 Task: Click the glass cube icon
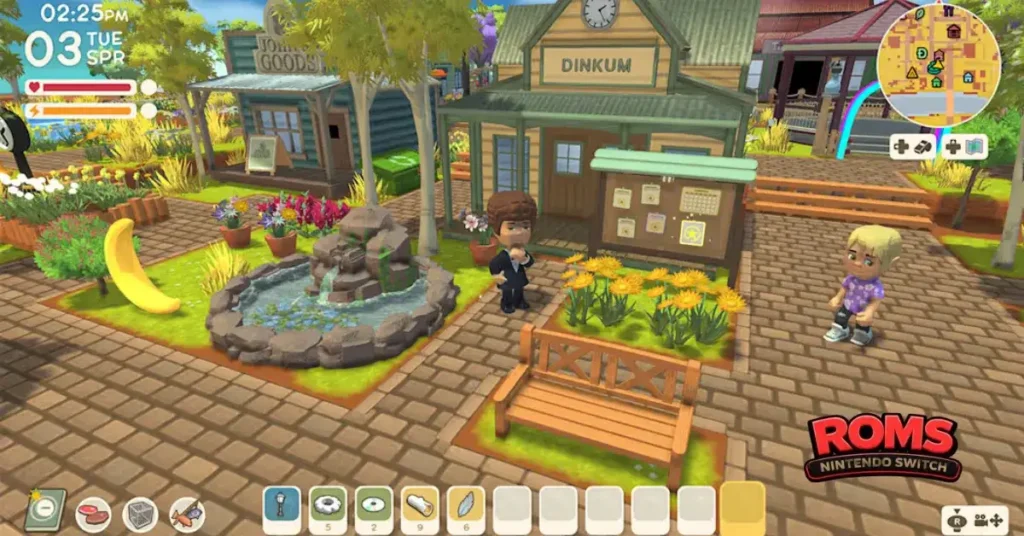pos(140,514)
